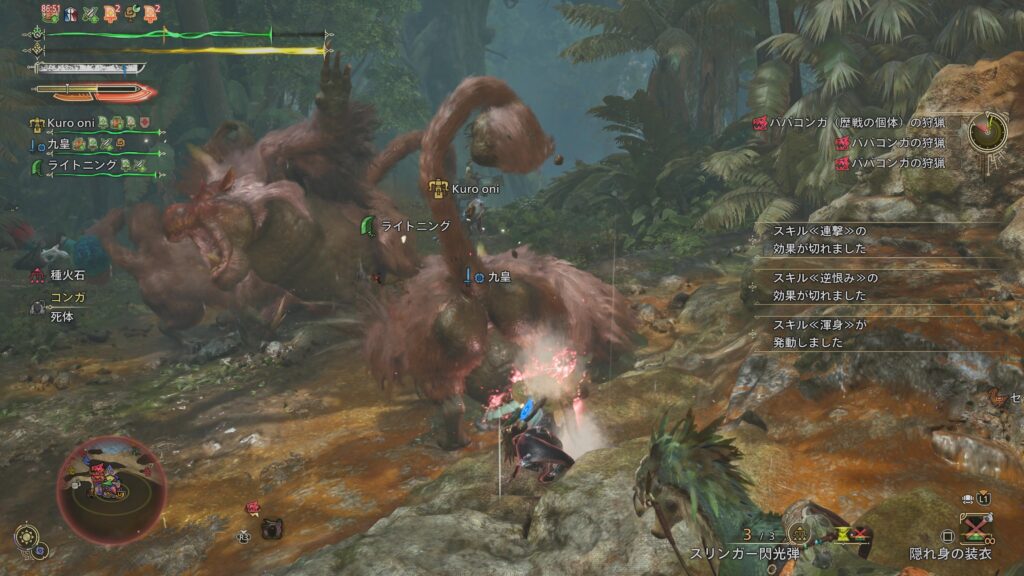Image resolution: width=1024 pixels, height=576 pixels.
Task: Click the quest timer clock dial
Action: 987,130
